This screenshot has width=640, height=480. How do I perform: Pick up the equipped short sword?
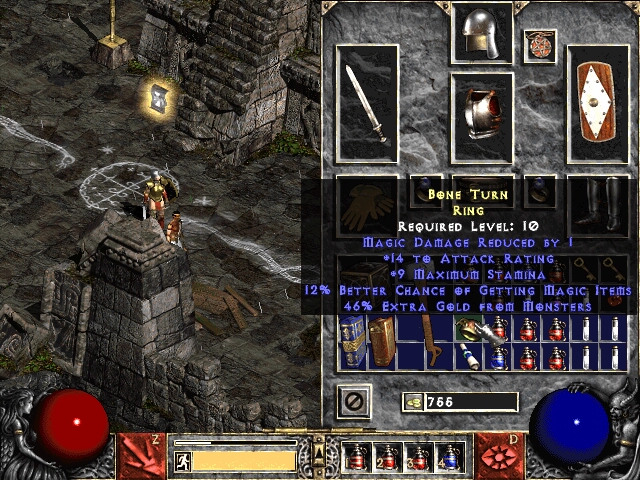pos(366,102)
